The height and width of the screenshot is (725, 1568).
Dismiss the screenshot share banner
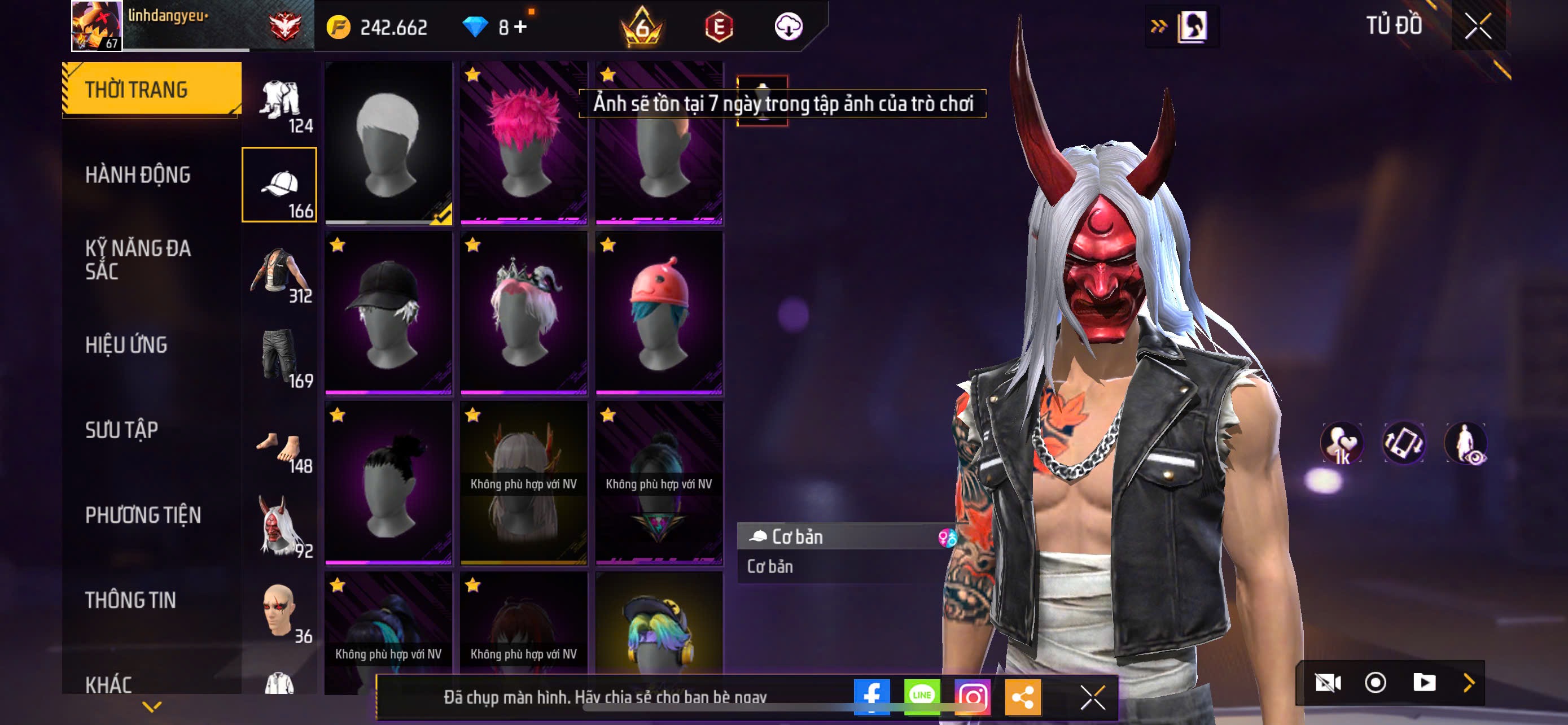[x=1093, y=697]
